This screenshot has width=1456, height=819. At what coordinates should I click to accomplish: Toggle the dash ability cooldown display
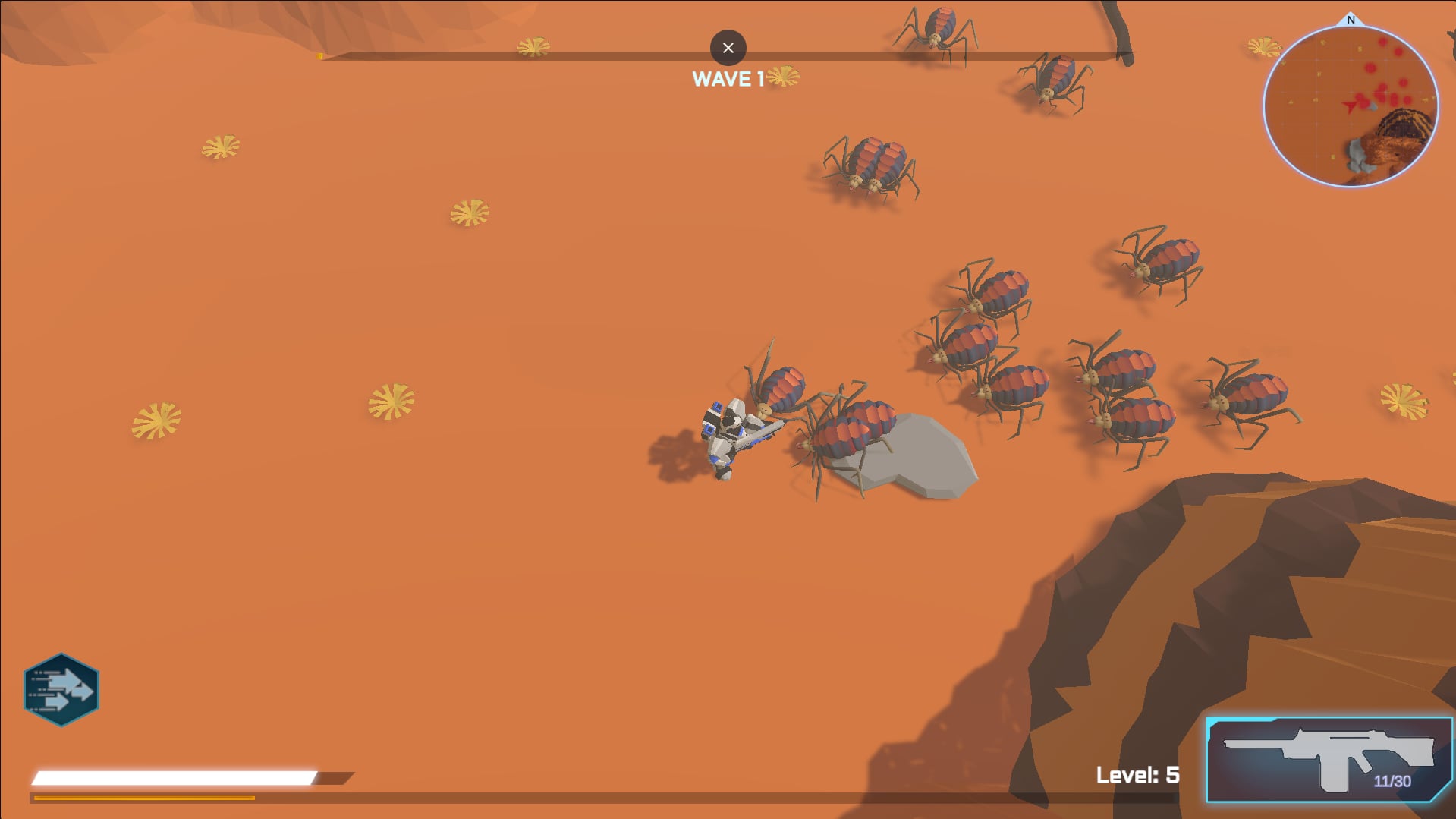tap(62, 688)
